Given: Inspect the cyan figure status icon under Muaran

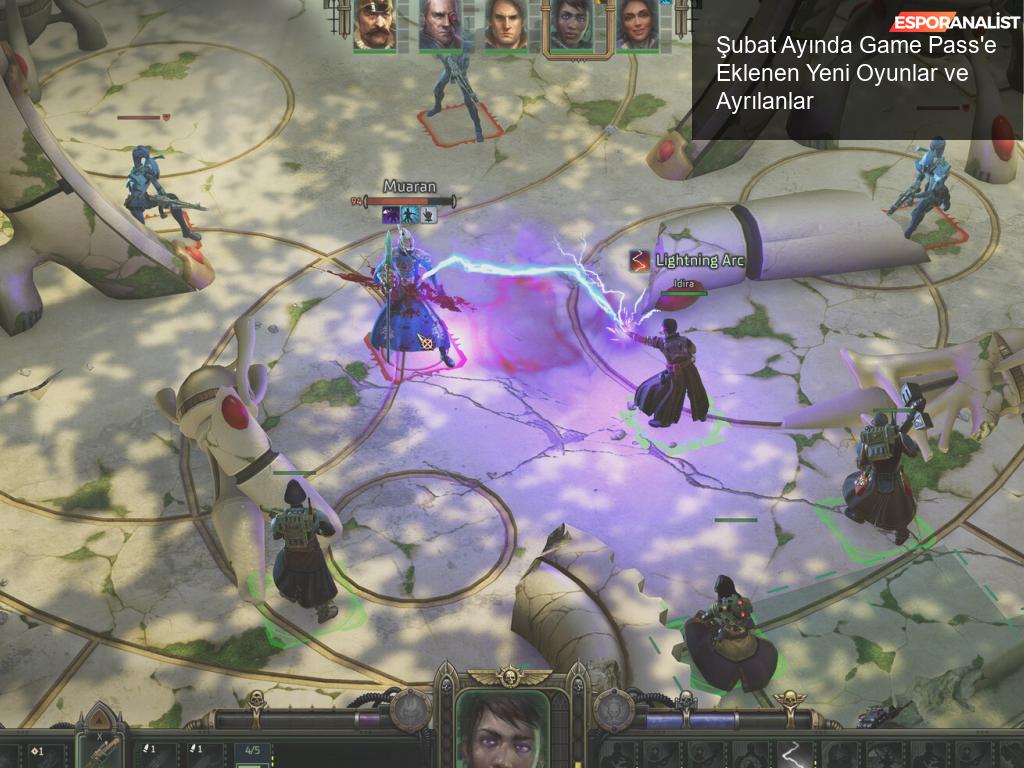Looking at the screenshot, I should 409,215.
